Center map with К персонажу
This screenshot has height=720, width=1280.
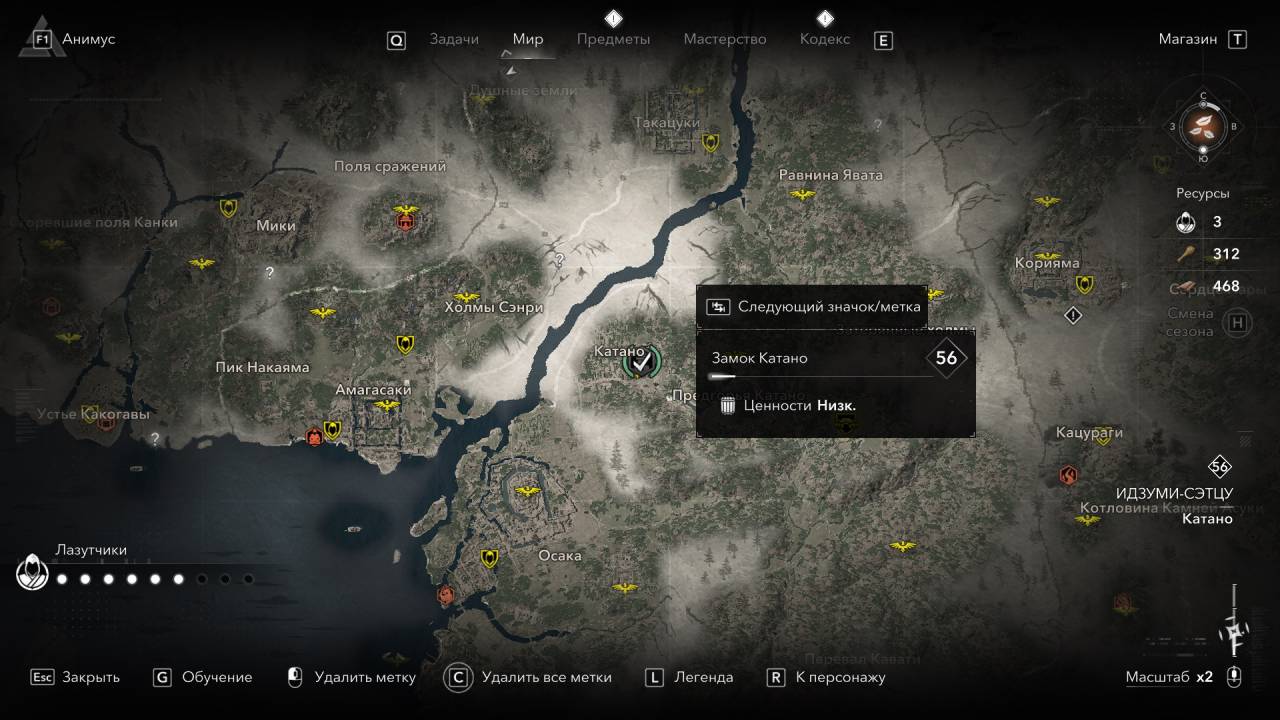[x=840, y=677]
